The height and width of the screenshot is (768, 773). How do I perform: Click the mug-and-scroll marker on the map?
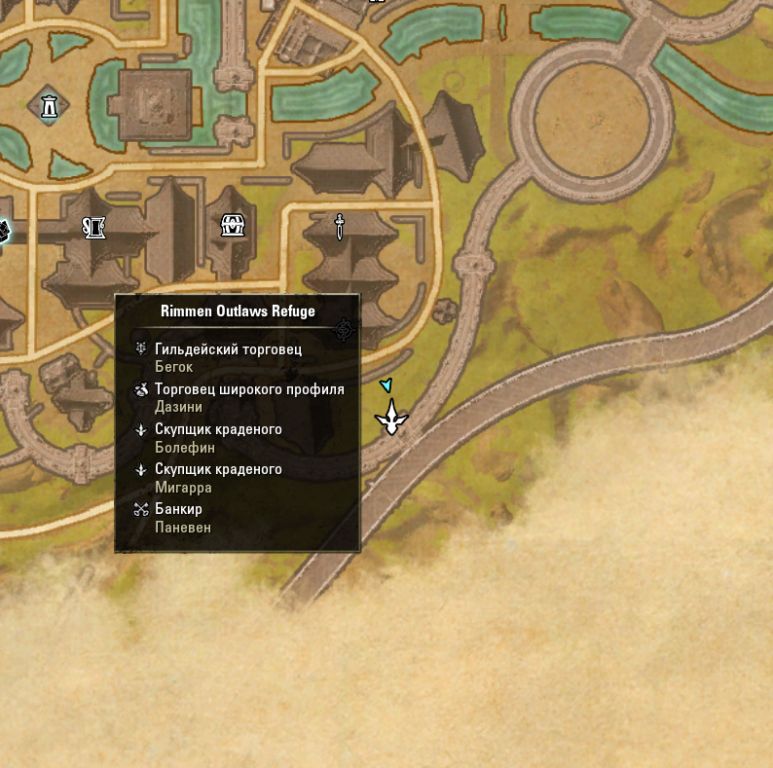95,228
